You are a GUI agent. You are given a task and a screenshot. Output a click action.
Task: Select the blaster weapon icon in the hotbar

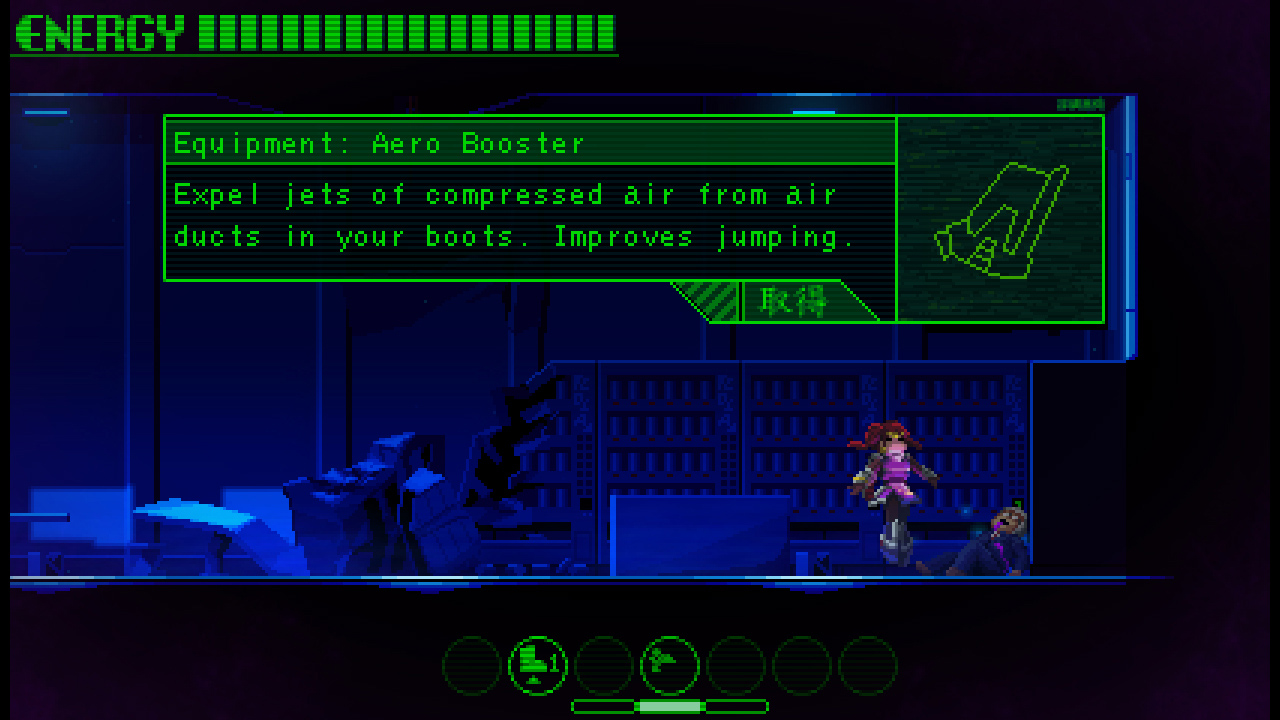[669, 665]
